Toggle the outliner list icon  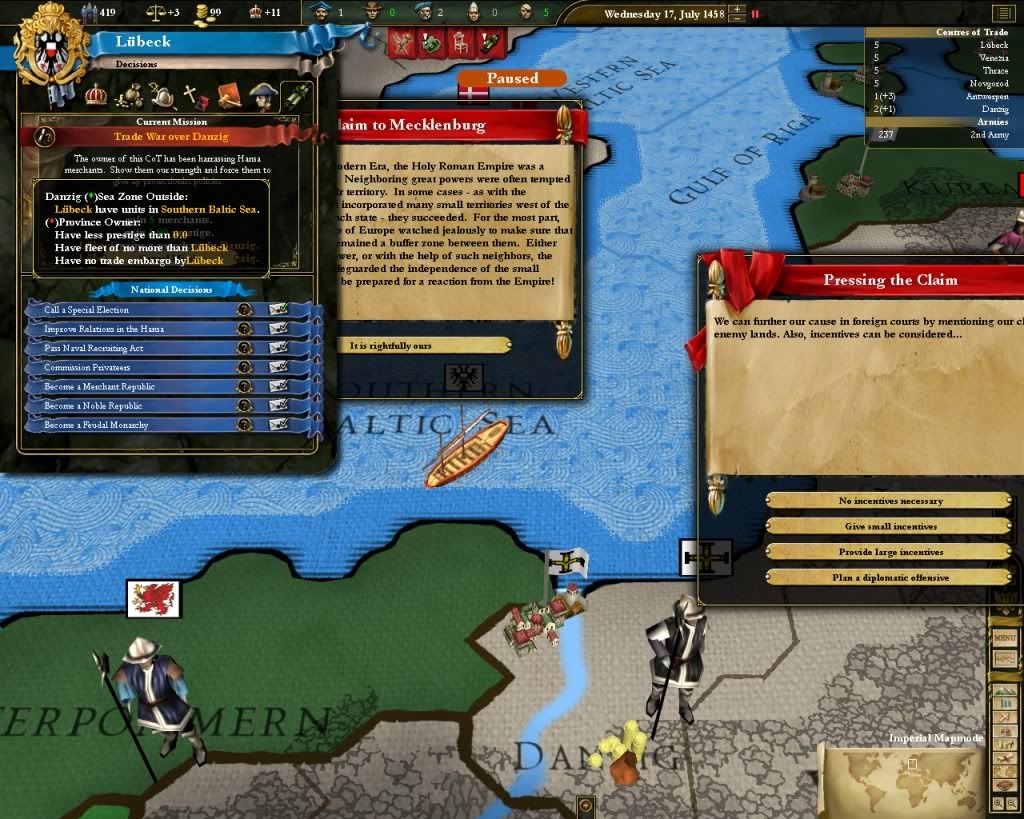coord(1002,13)
